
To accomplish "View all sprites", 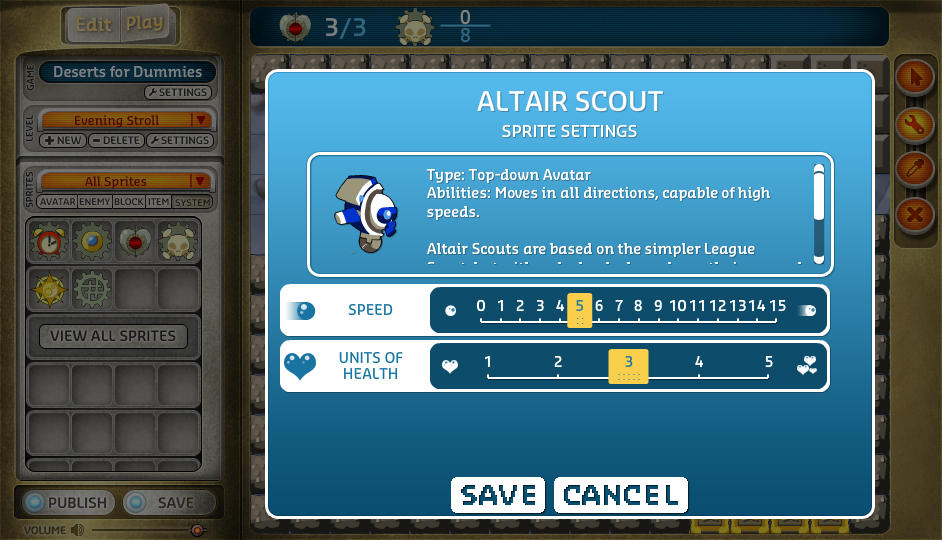I will [x=113, y=336].
